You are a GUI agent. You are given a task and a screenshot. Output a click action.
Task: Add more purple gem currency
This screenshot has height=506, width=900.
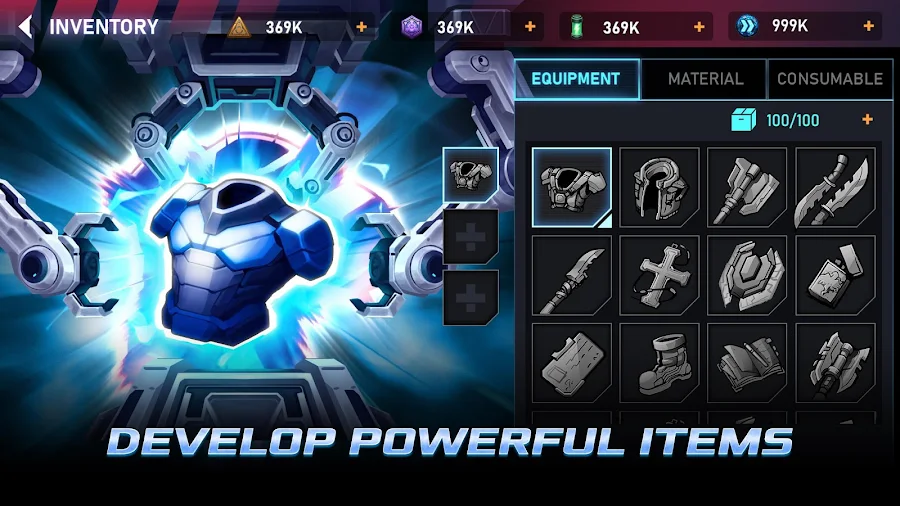click(x=529, y=27)
